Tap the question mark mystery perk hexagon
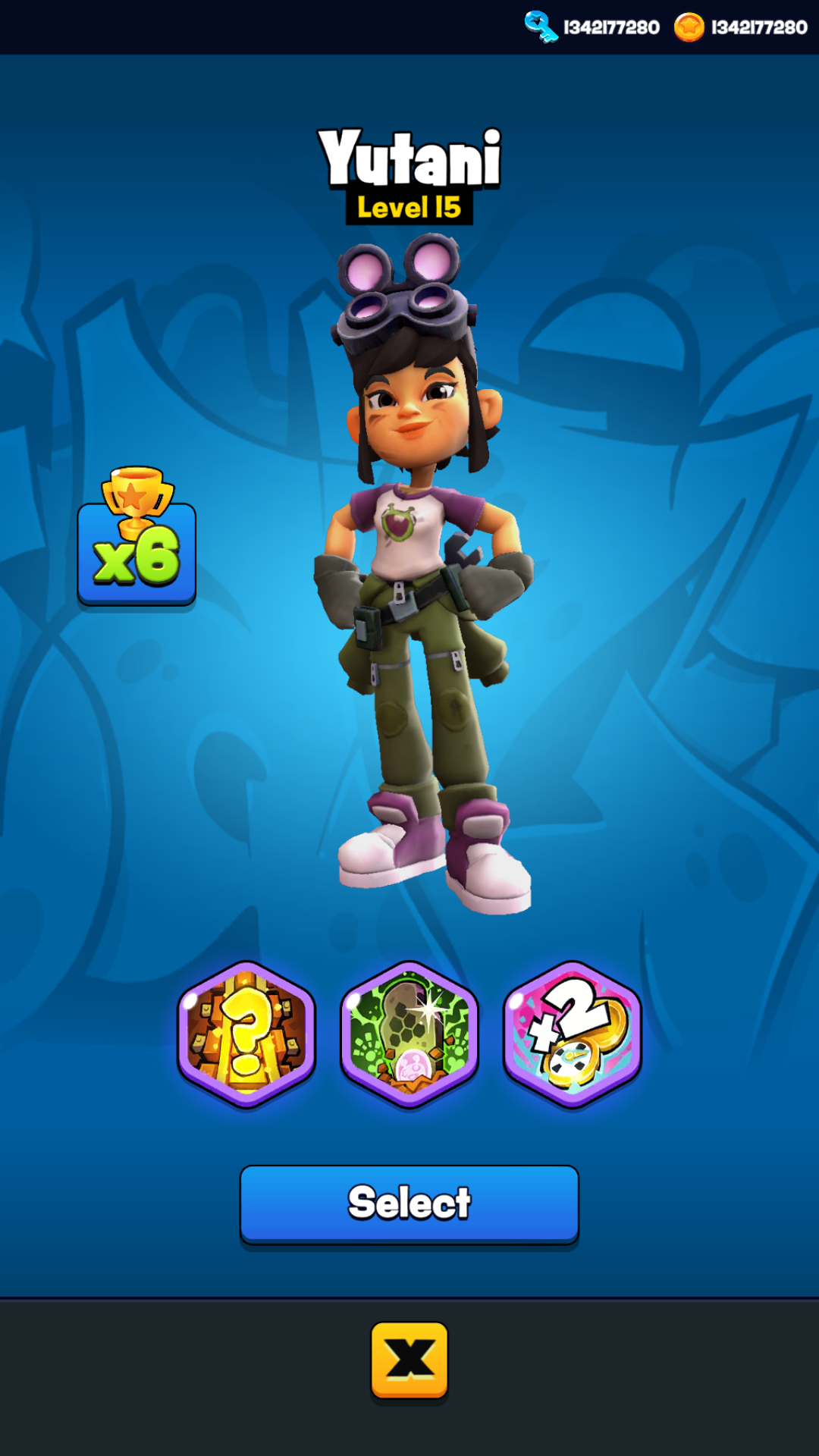Image resolution: width=819 pixels, height=1456 pixels. [x=246, y=1034]
